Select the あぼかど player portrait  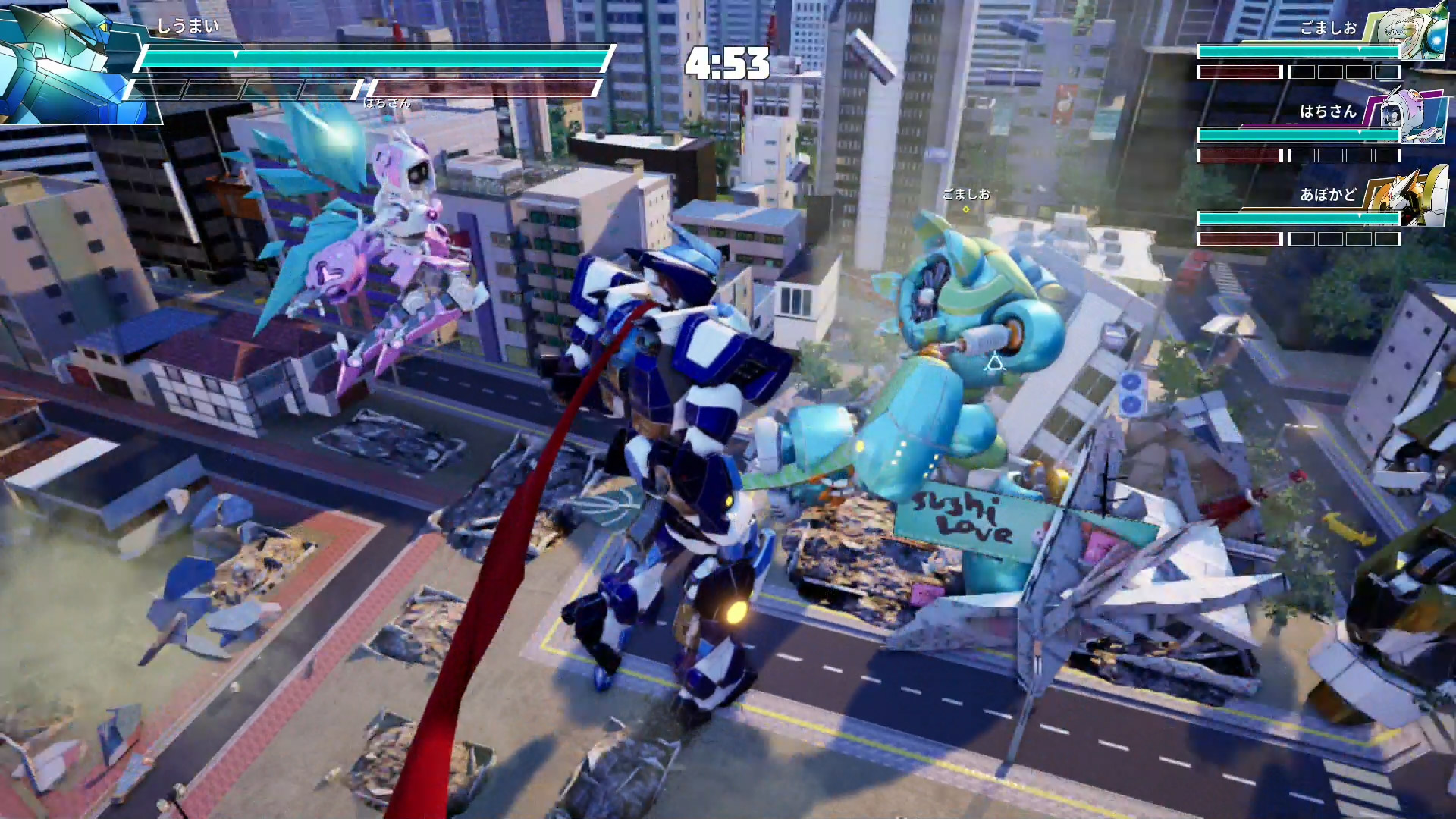(x=1410, y=197)
